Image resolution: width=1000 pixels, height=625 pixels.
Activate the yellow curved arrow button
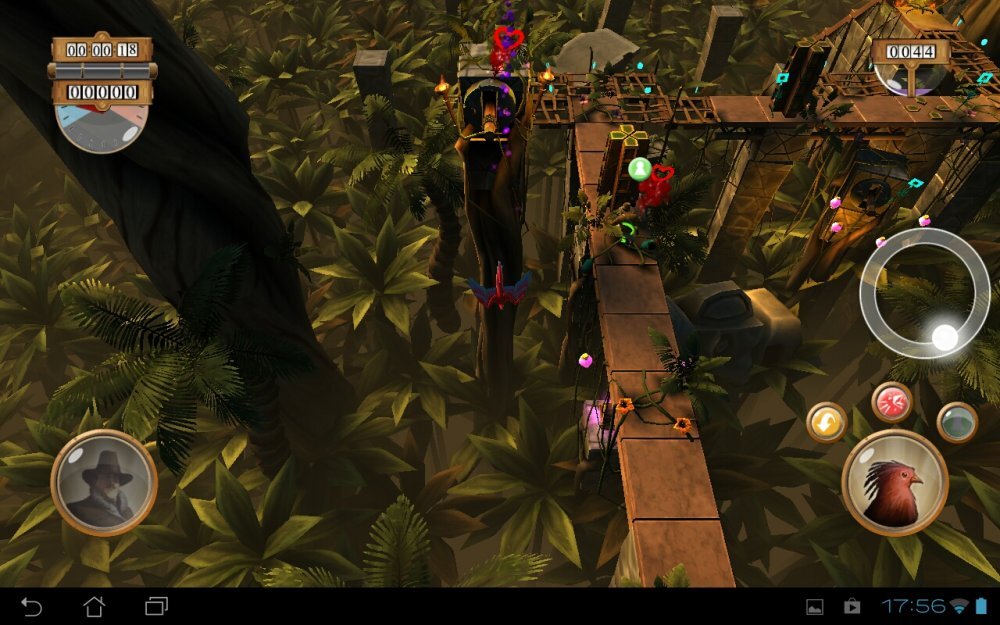pos(827,422)
